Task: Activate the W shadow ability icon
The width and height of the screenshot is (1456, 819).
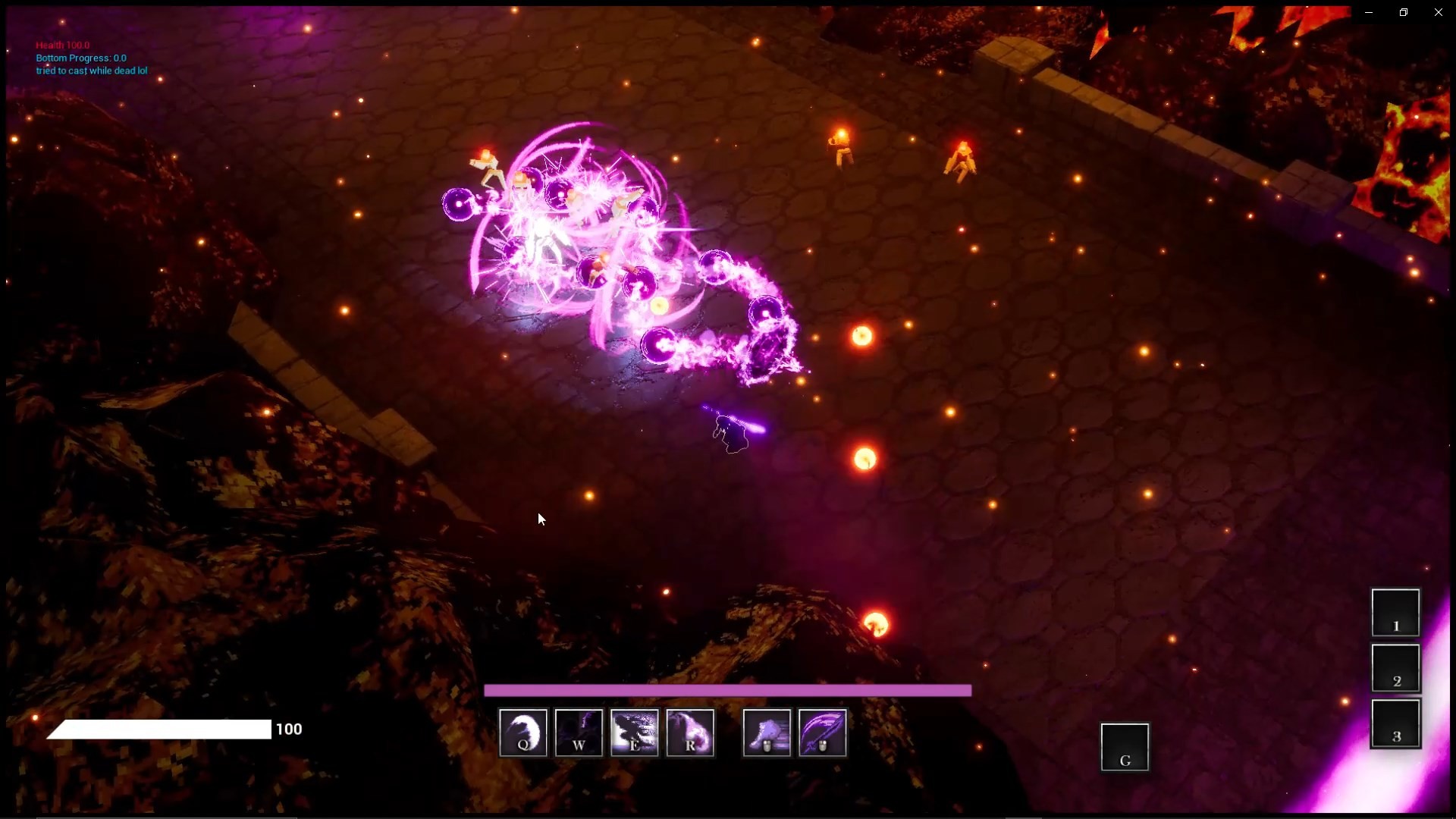Action: [579, 733]
